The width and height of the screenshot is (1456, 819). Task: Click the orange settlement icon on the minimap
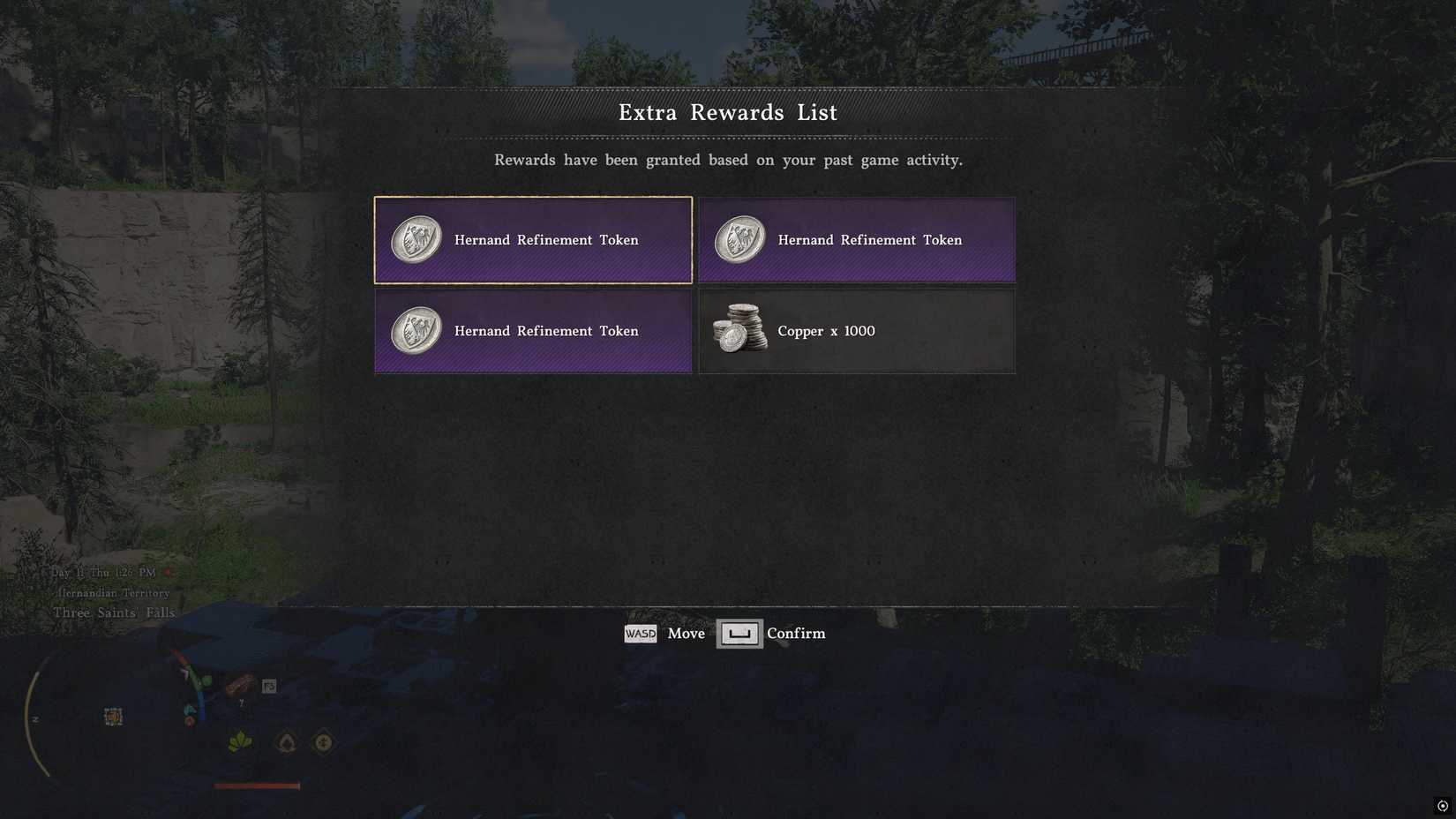pos(115,717)
